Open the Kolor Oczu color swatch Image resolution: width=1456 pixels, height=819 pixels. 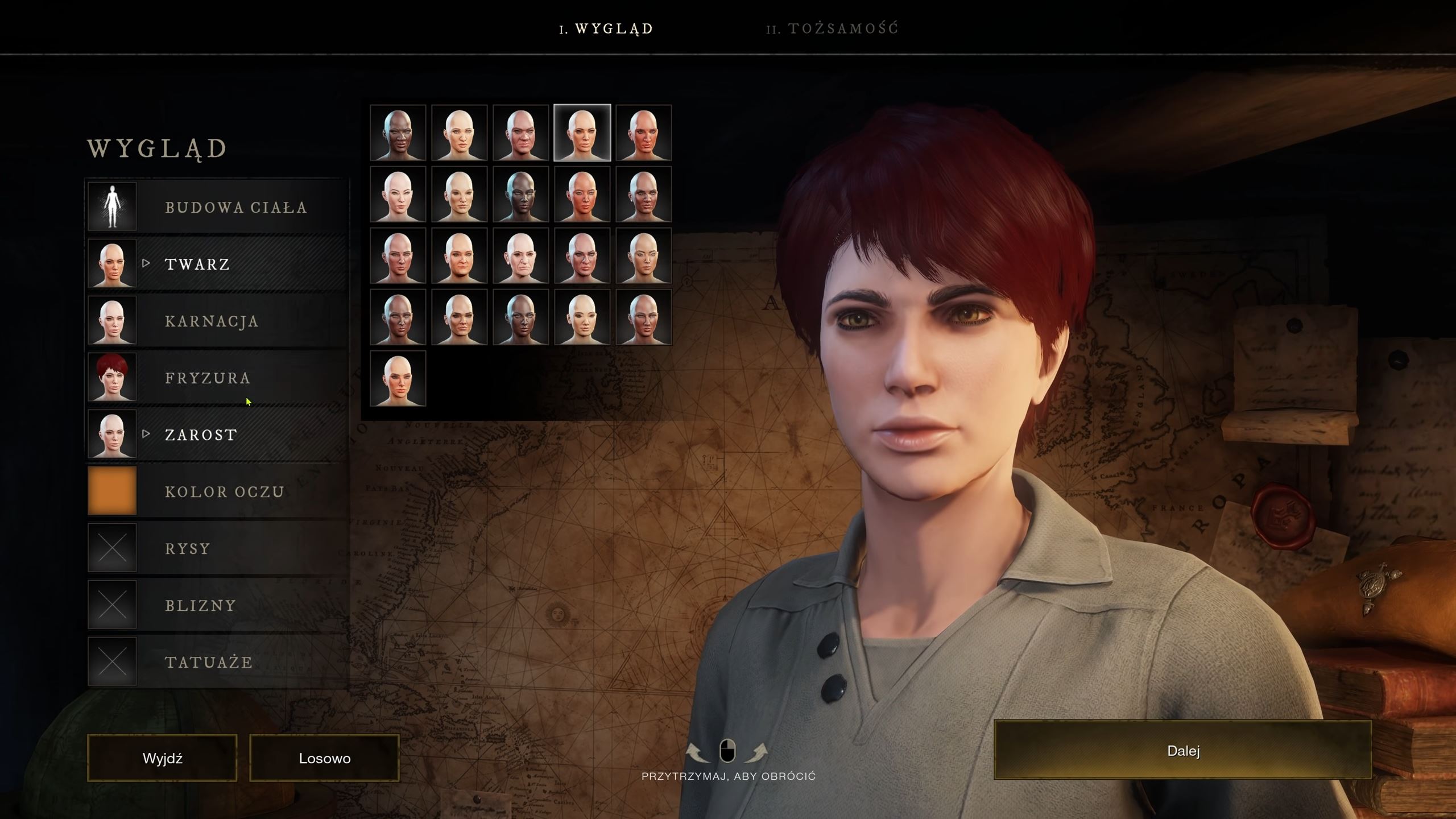point(111,491)
